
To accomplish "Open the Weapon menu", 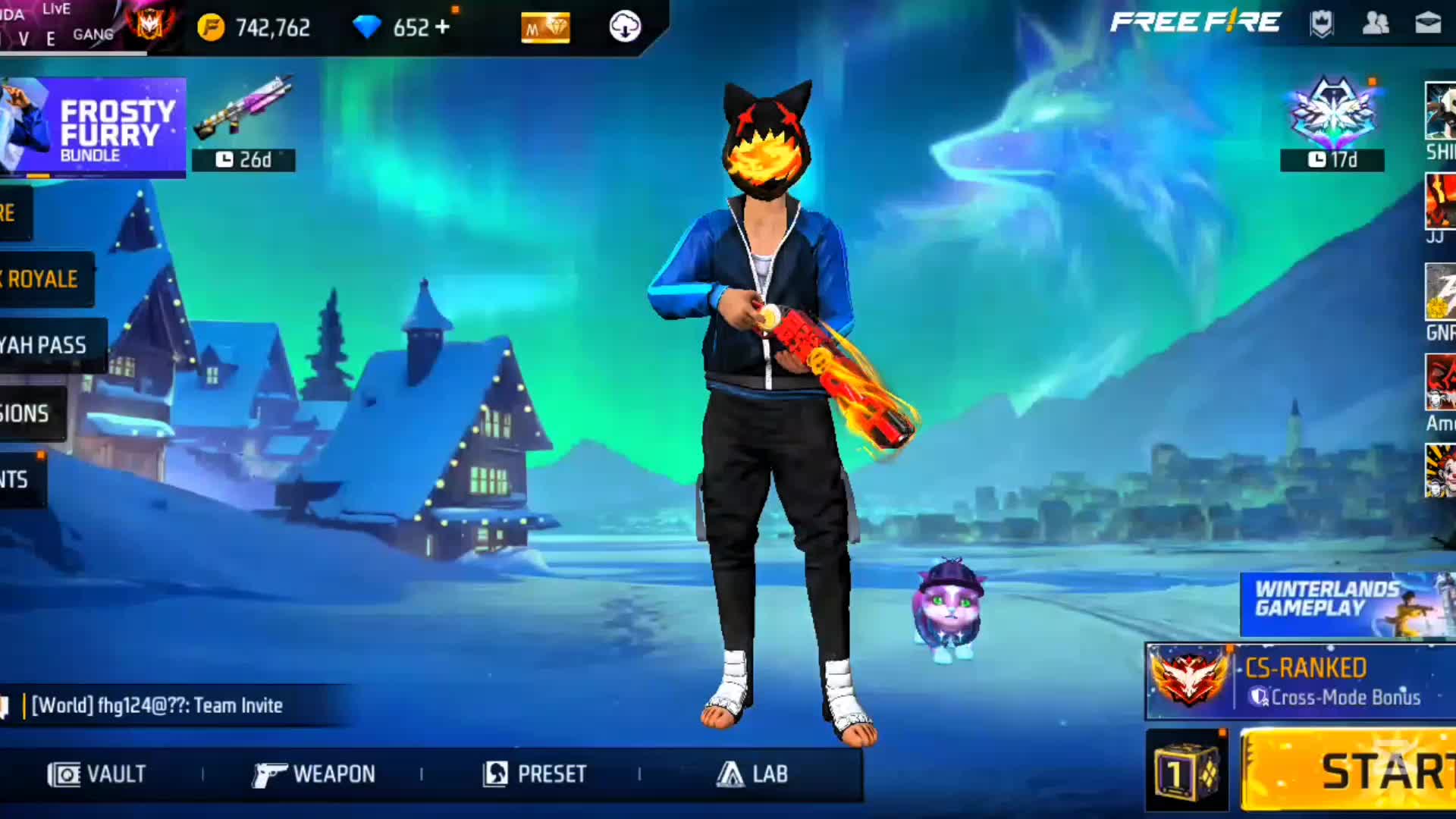I will pos(313,773).
